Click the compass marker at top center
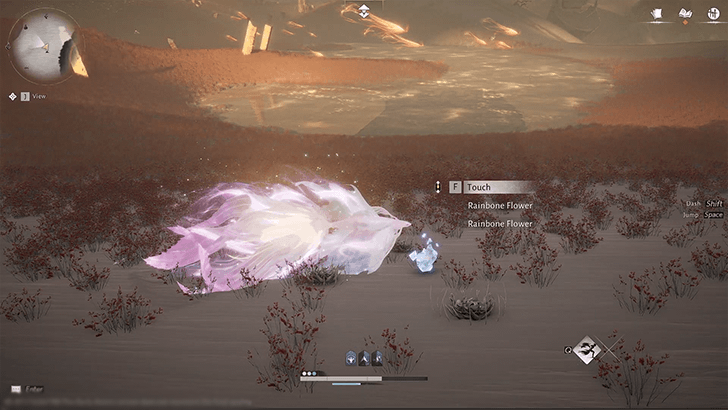The image size is (728, 410). coord(364,11)
